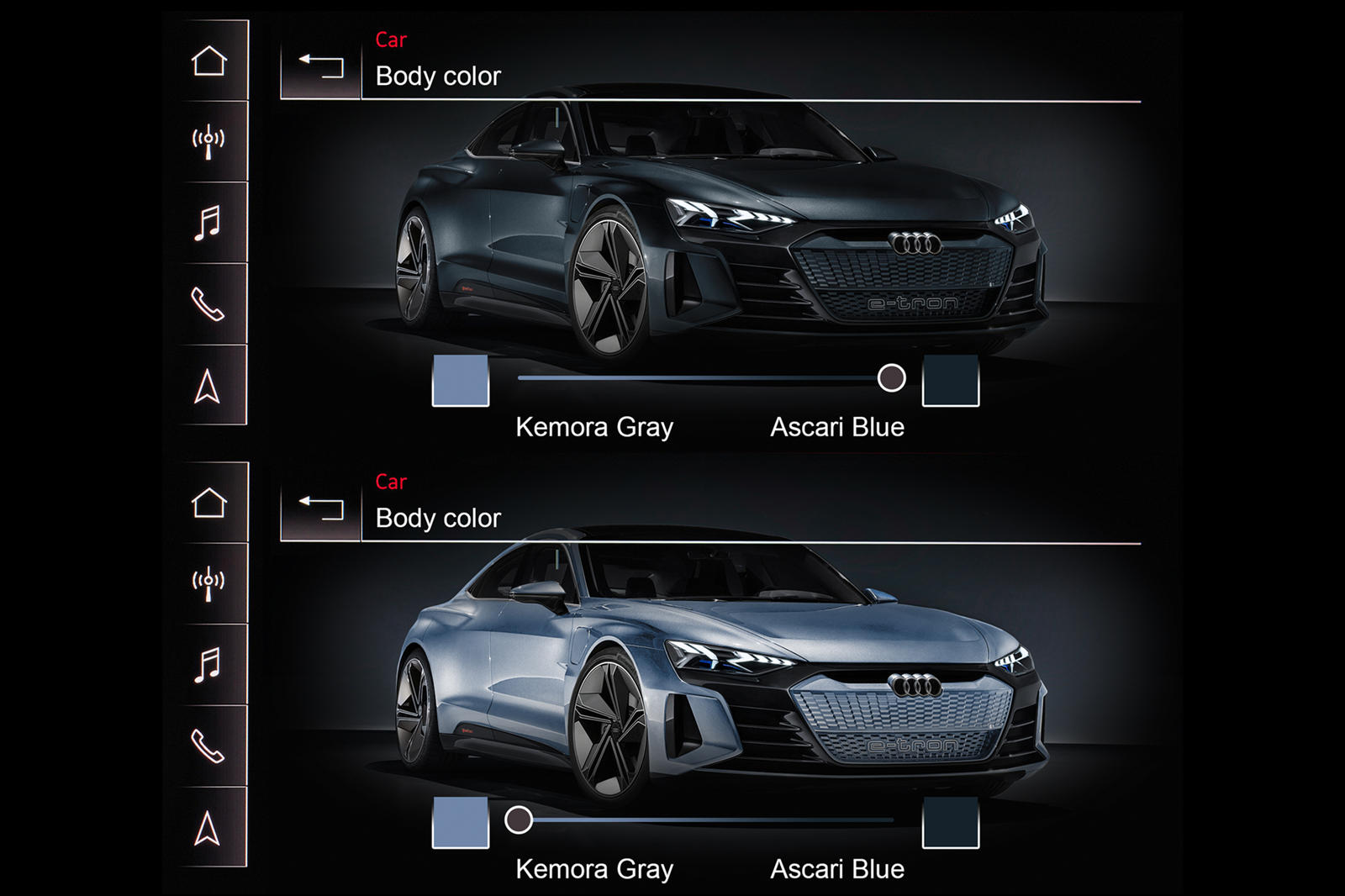Select the radio antenna icon in the upper screen

tap(208, 140)
